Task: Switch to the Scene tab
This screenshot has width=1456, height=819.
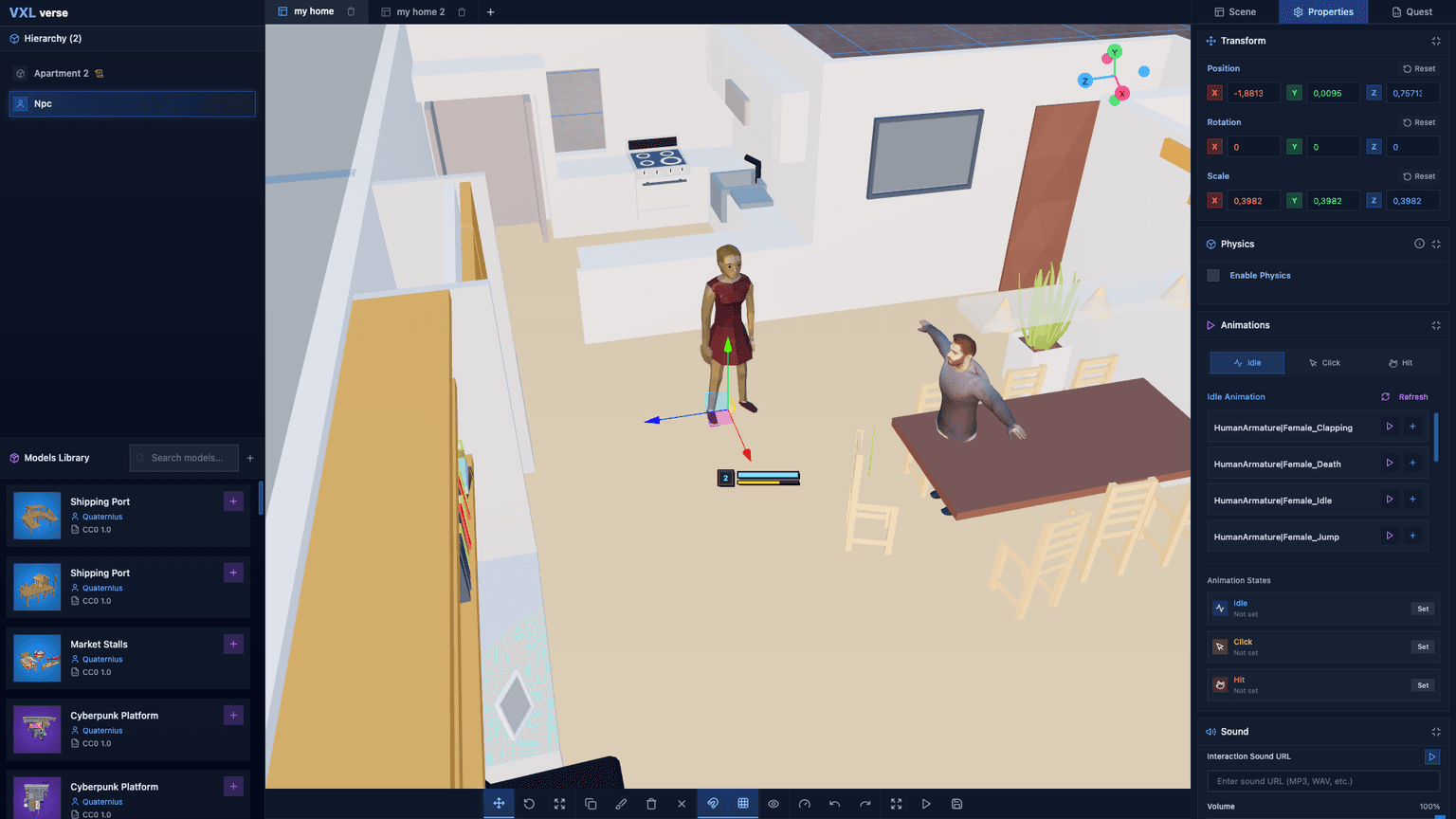Action: click(1235, 12)
